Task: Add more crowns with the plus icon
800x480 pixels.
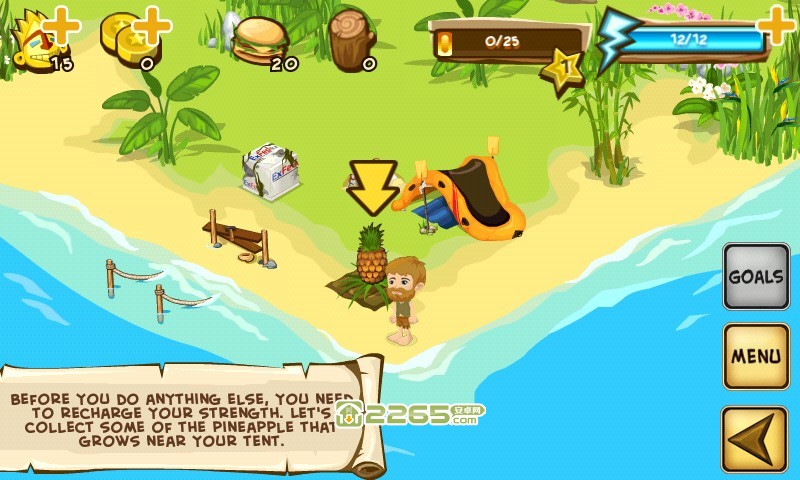Action: (x=62, y=24)
